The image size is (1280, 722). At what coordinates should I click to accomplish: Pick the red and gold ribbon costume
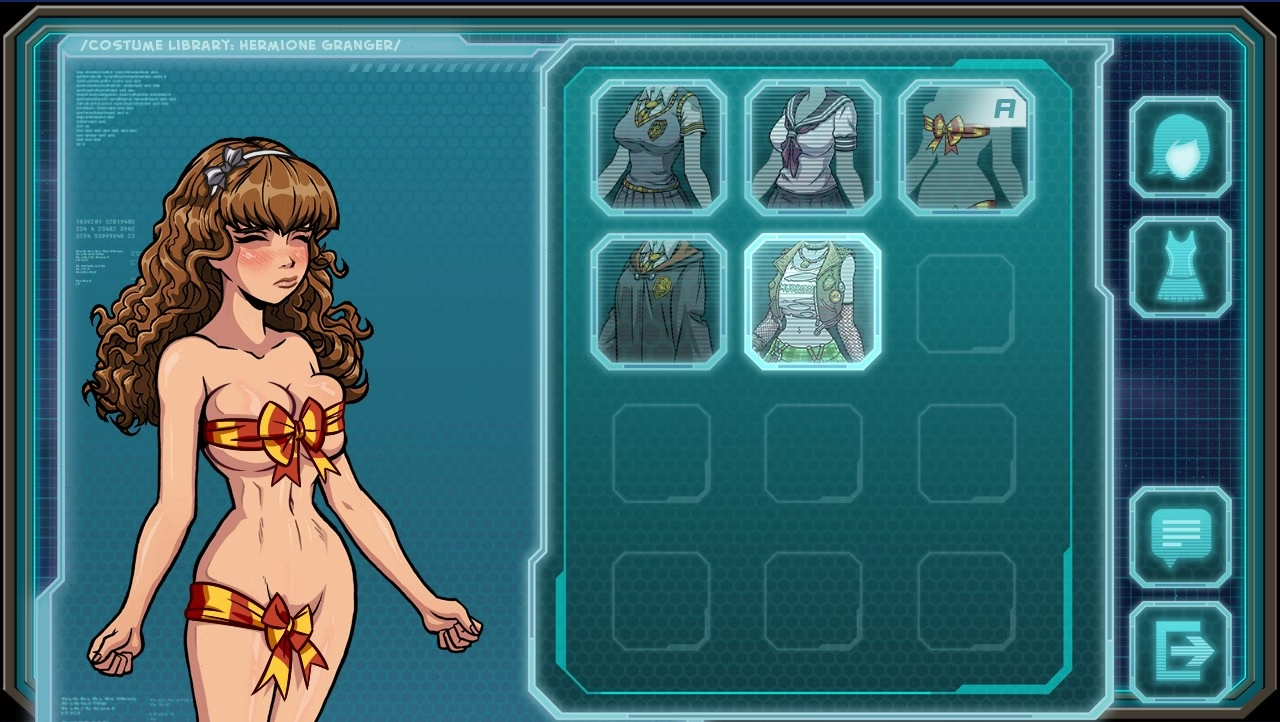[x=966, y=148]
